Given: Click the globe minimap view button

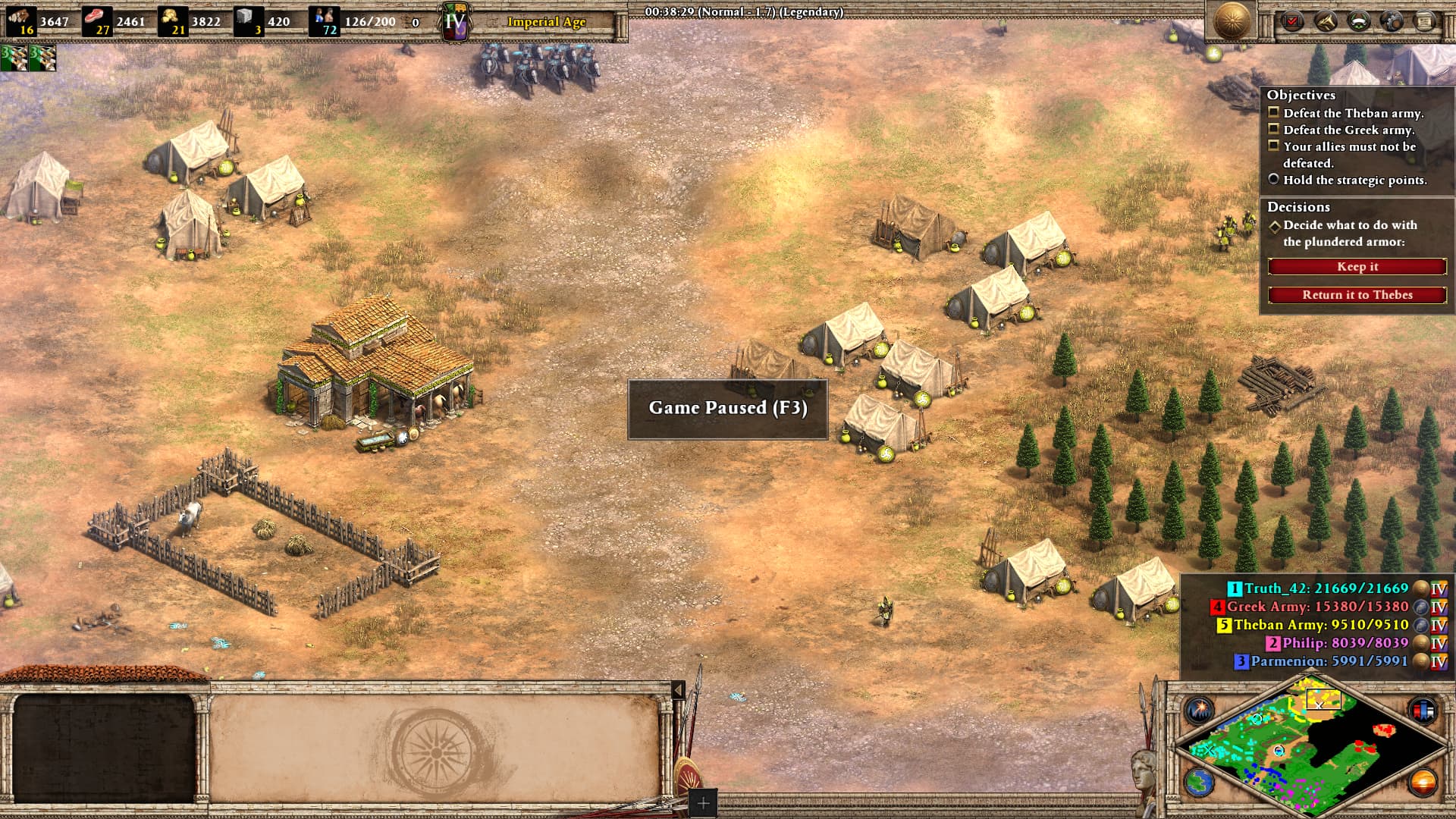Looking at the screenshot, I should 1199,782.
